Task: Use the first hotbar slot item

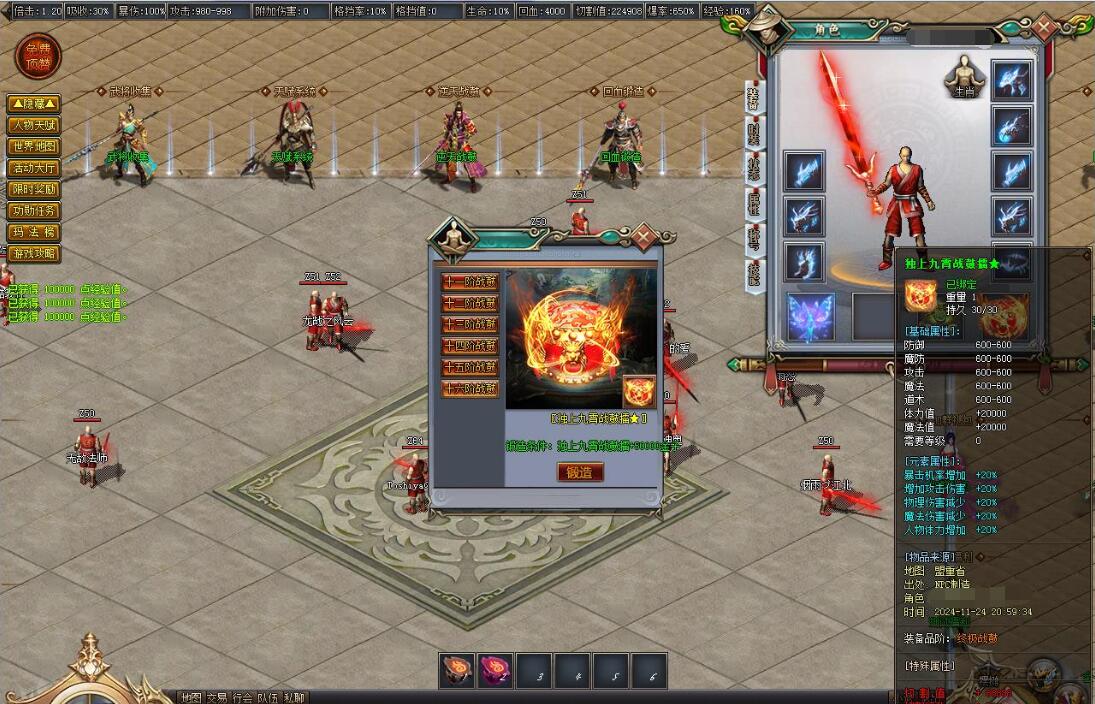Action: point(456,671)
